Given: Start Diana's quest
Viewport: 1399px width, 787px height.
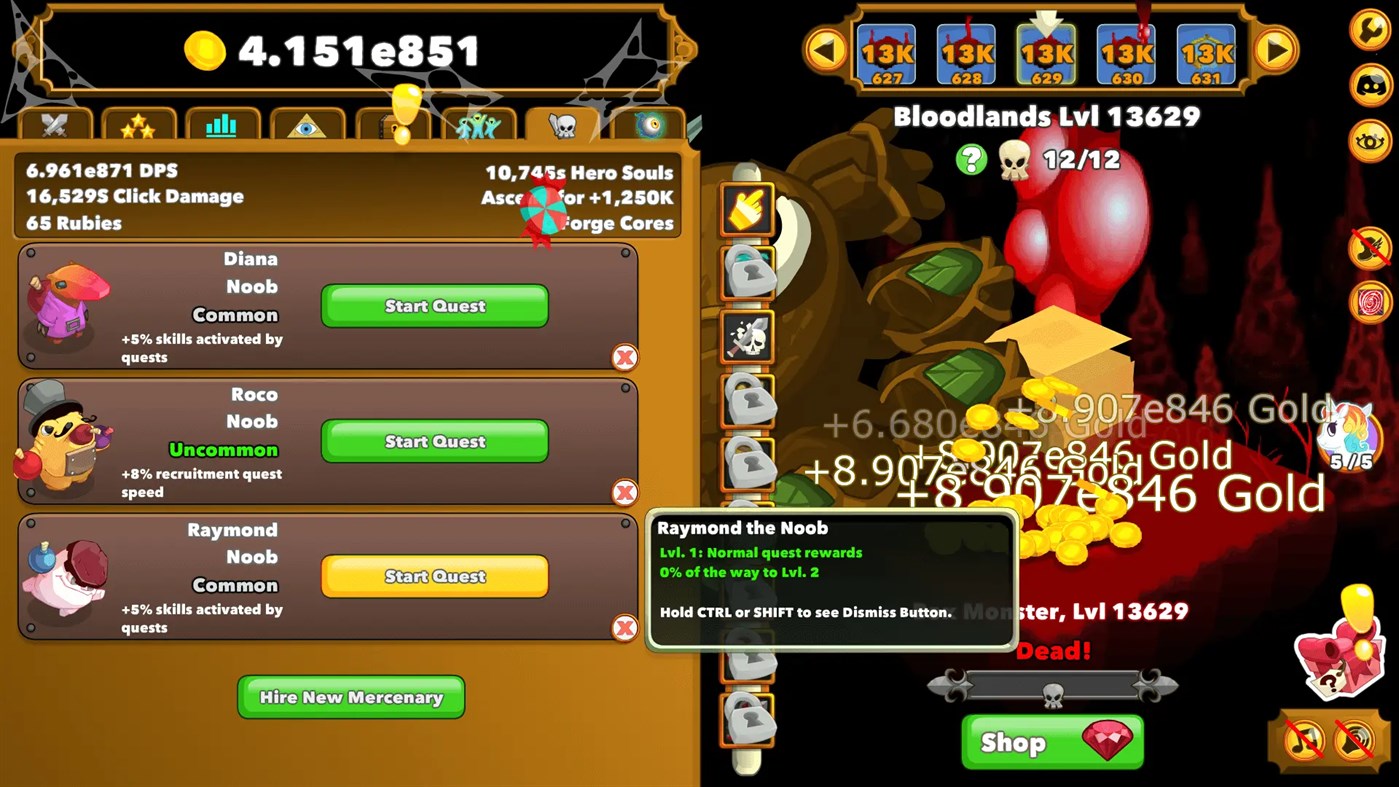Looking at the screenshot, I should point(434,306).
